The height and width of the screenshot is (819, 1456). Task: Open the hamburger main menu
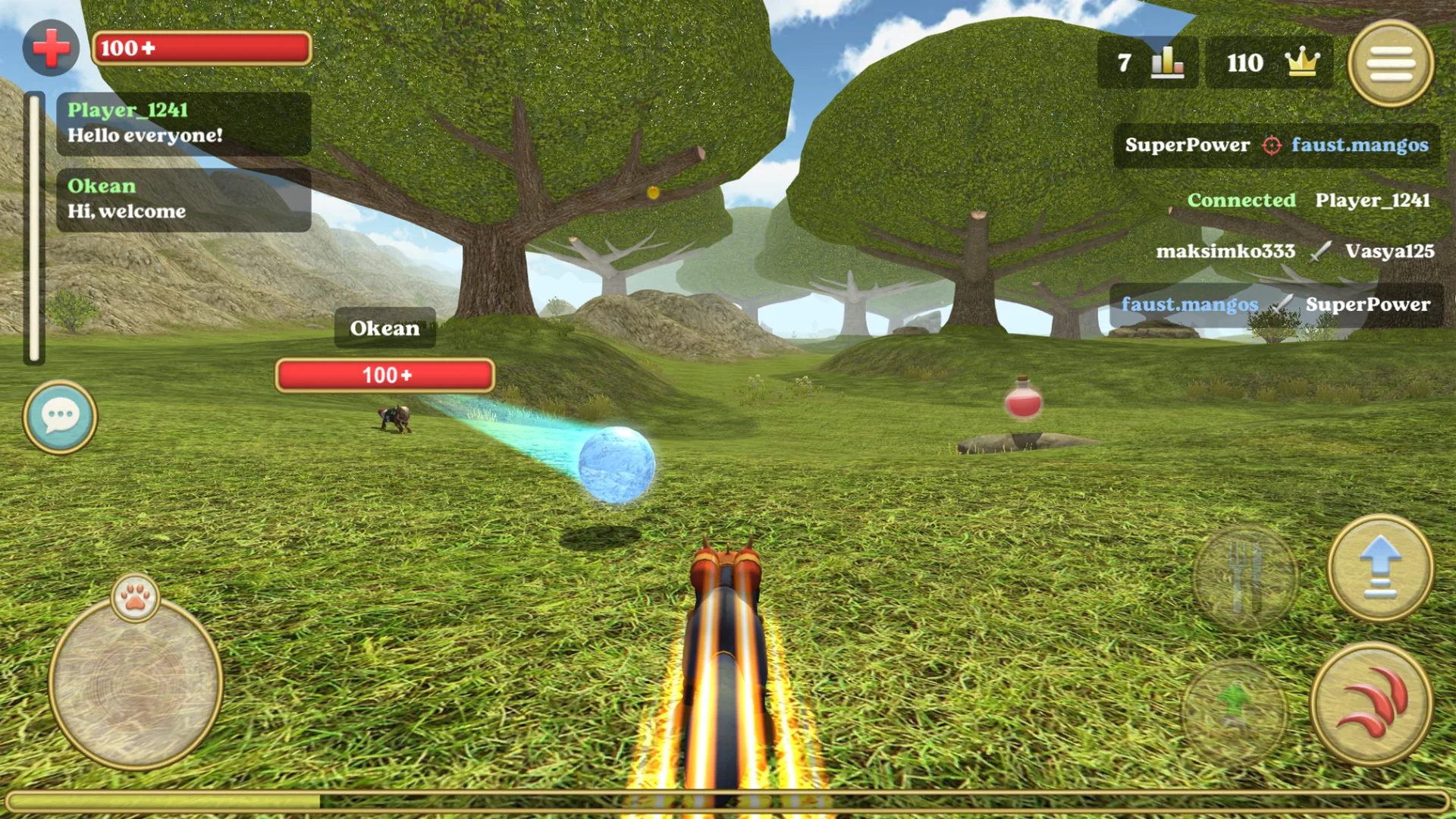point(1392,64)
